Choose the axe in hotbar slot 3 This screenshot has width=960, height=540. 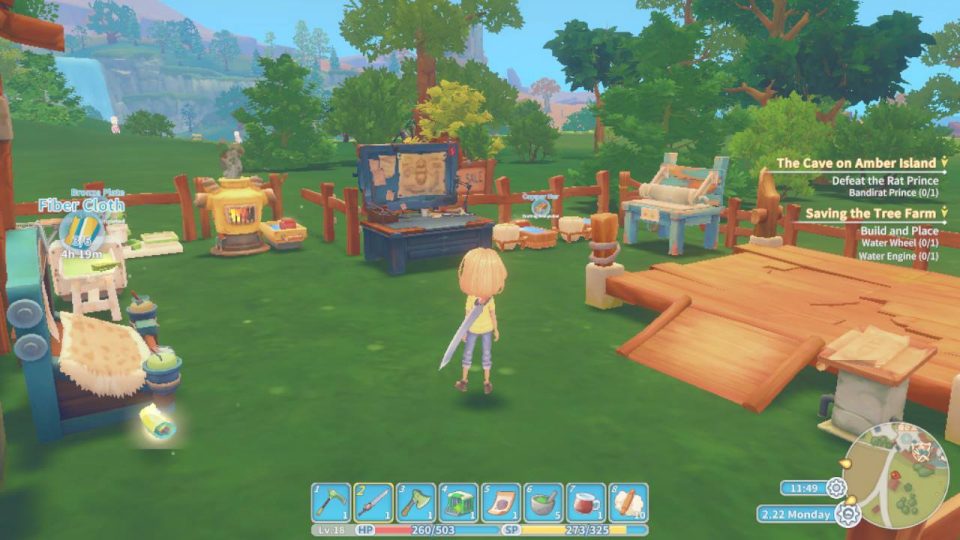point(415,502)
